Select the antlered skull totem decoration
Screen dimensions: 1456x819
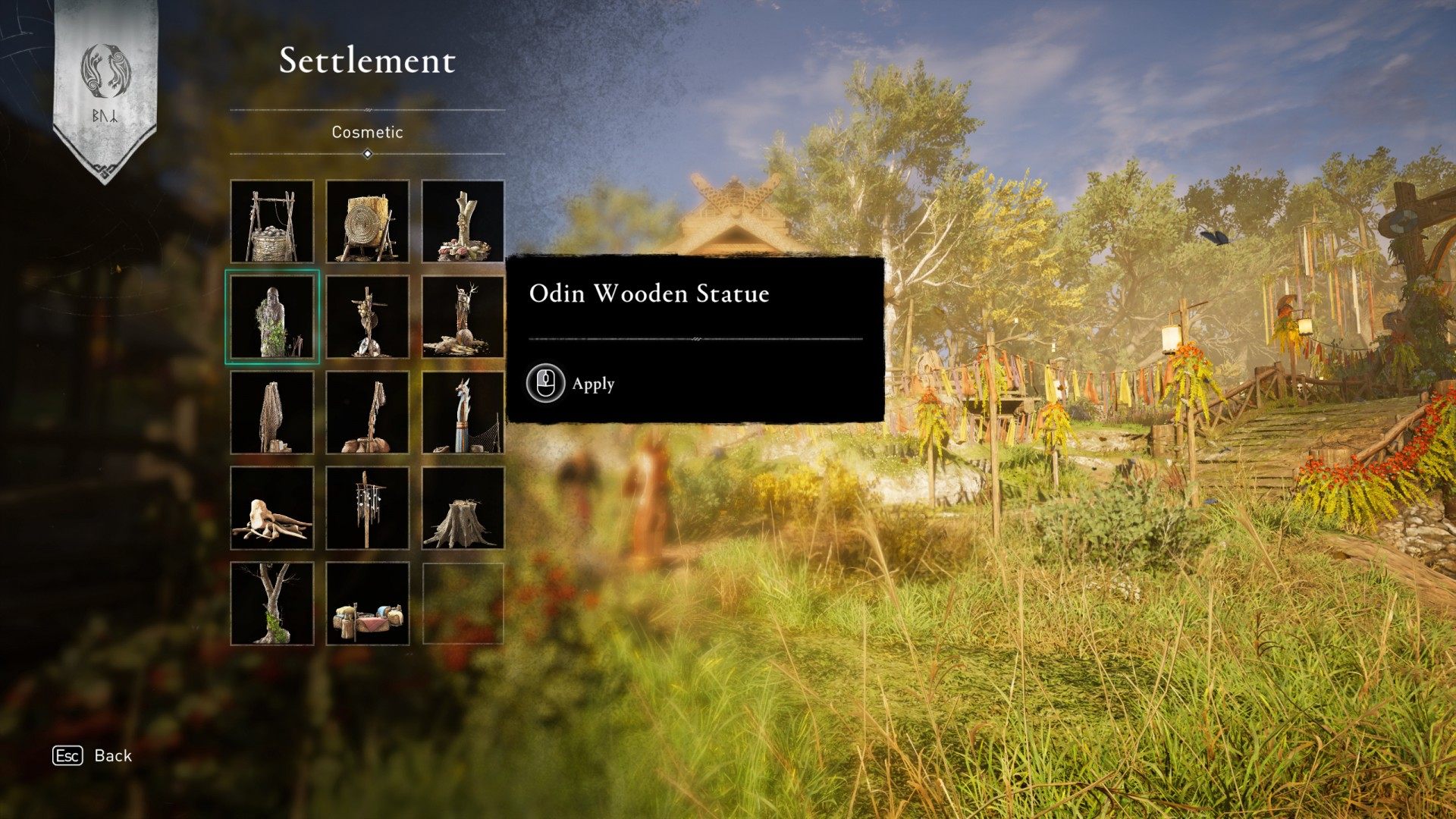tap(463, 317)
